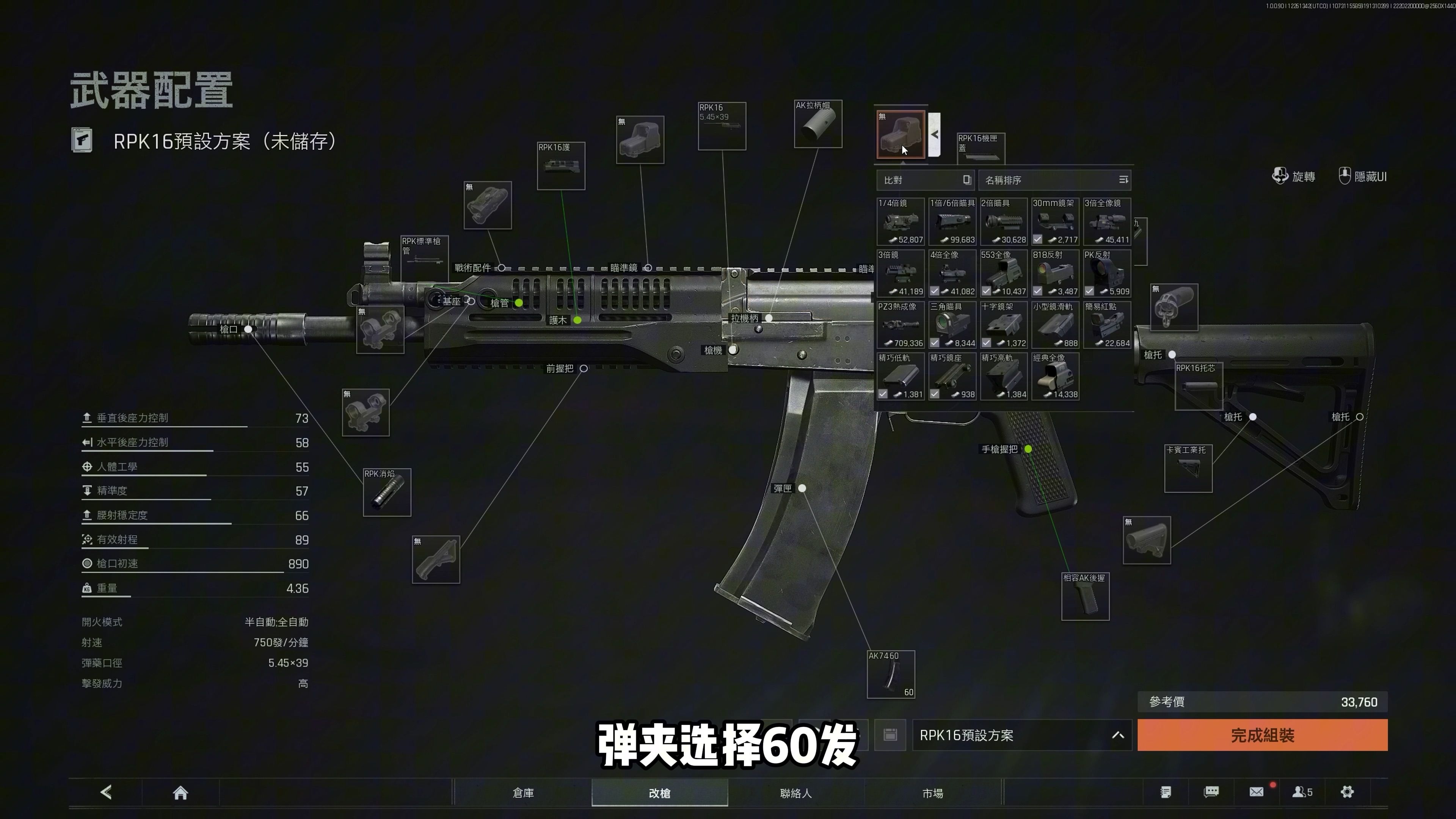Click the left collapse arrow beside receiver cover panel
The image size is (1456, 819).
click(x=935, y=135)
